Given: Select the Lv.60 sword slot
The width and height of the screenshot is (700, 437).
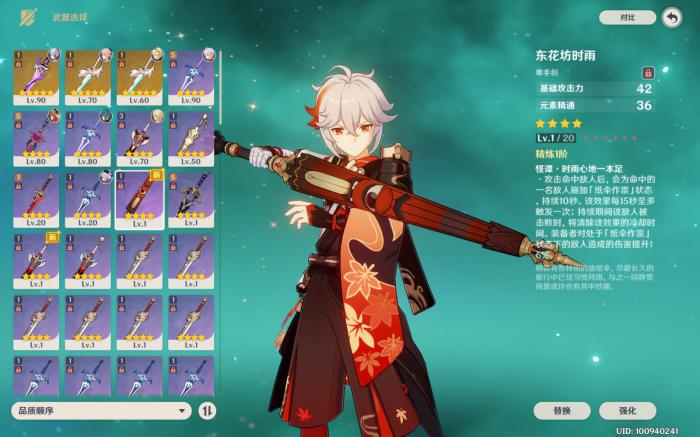Looking at the screenshot, I should click(139, 76).
